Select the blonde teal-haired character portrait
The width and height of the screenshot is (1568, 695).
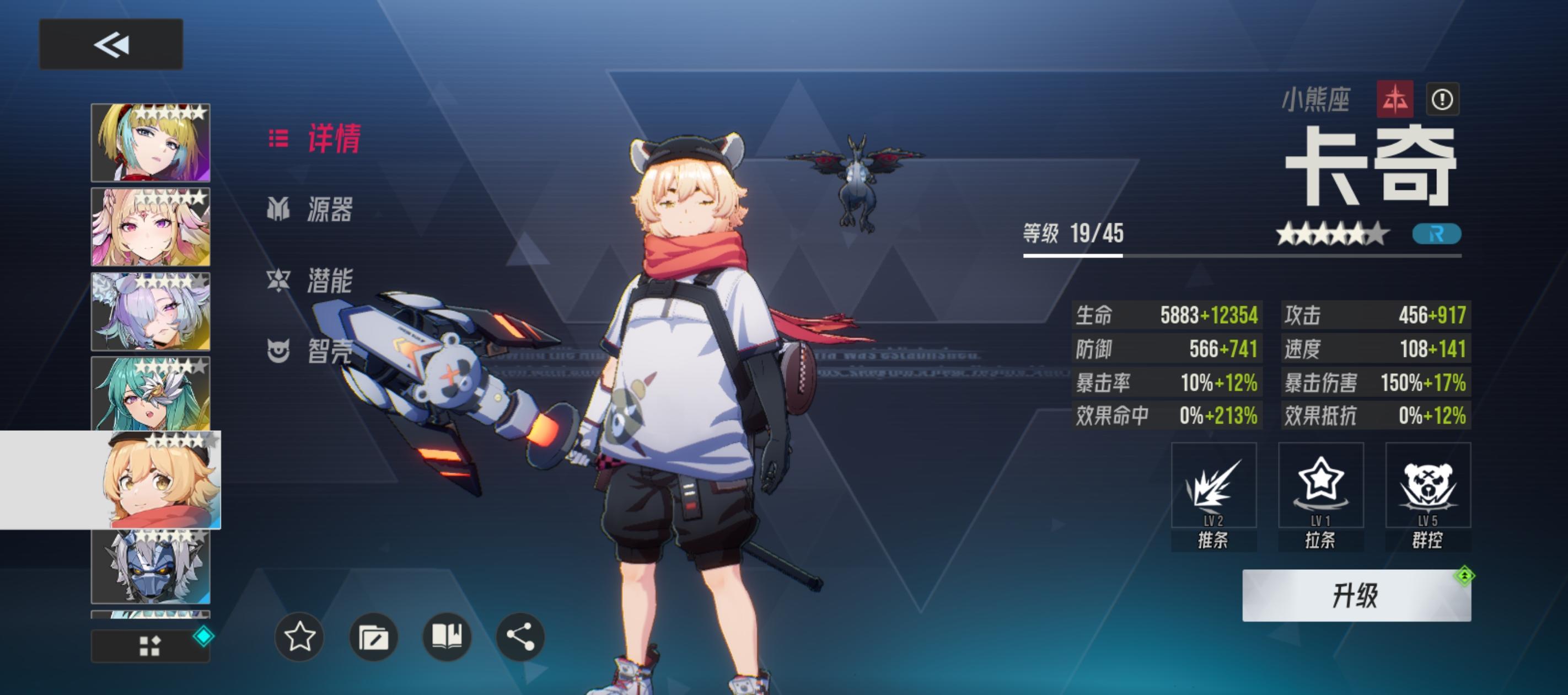(x=151, y=143)
